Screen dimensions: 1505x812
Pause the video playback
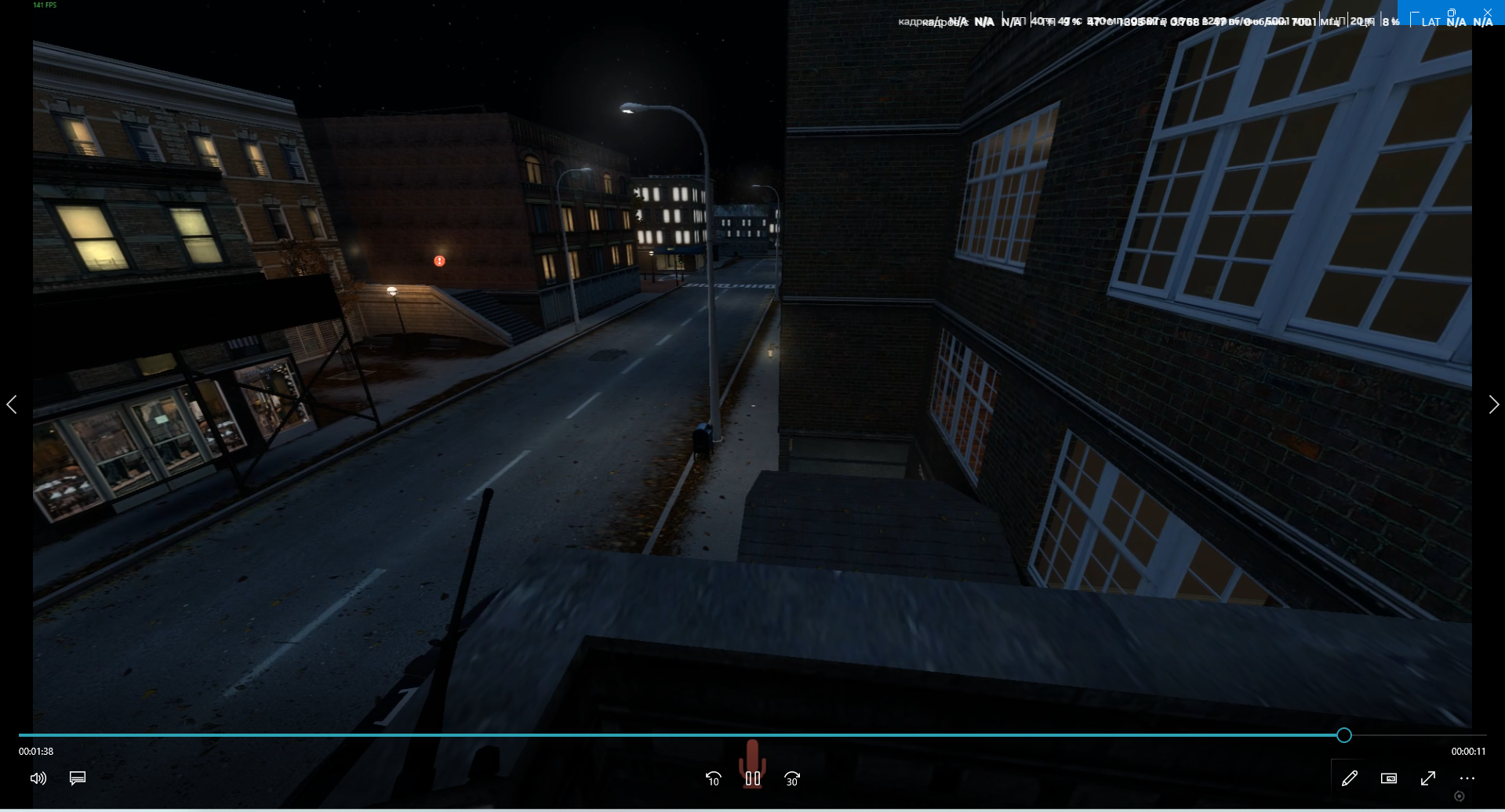point(753,778)
